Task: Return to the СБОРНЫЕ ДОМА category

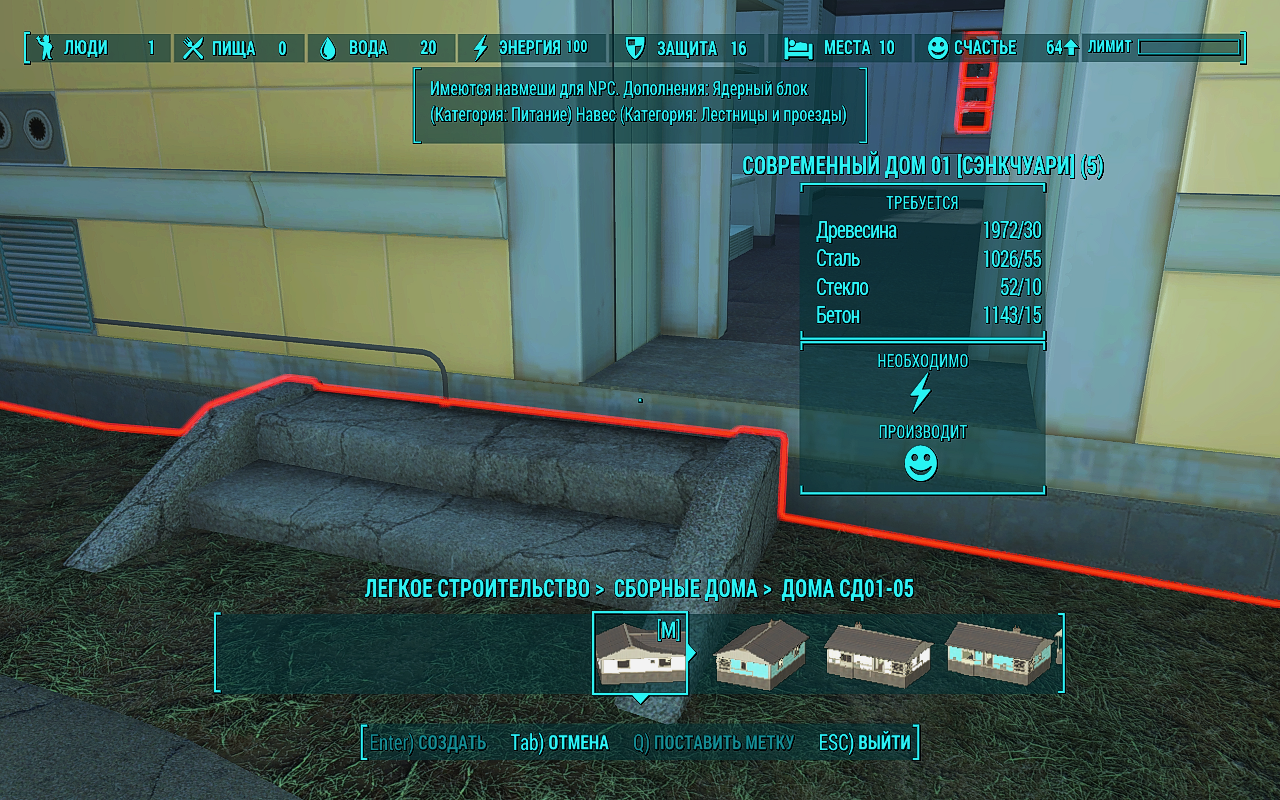Action: (685, 589)
